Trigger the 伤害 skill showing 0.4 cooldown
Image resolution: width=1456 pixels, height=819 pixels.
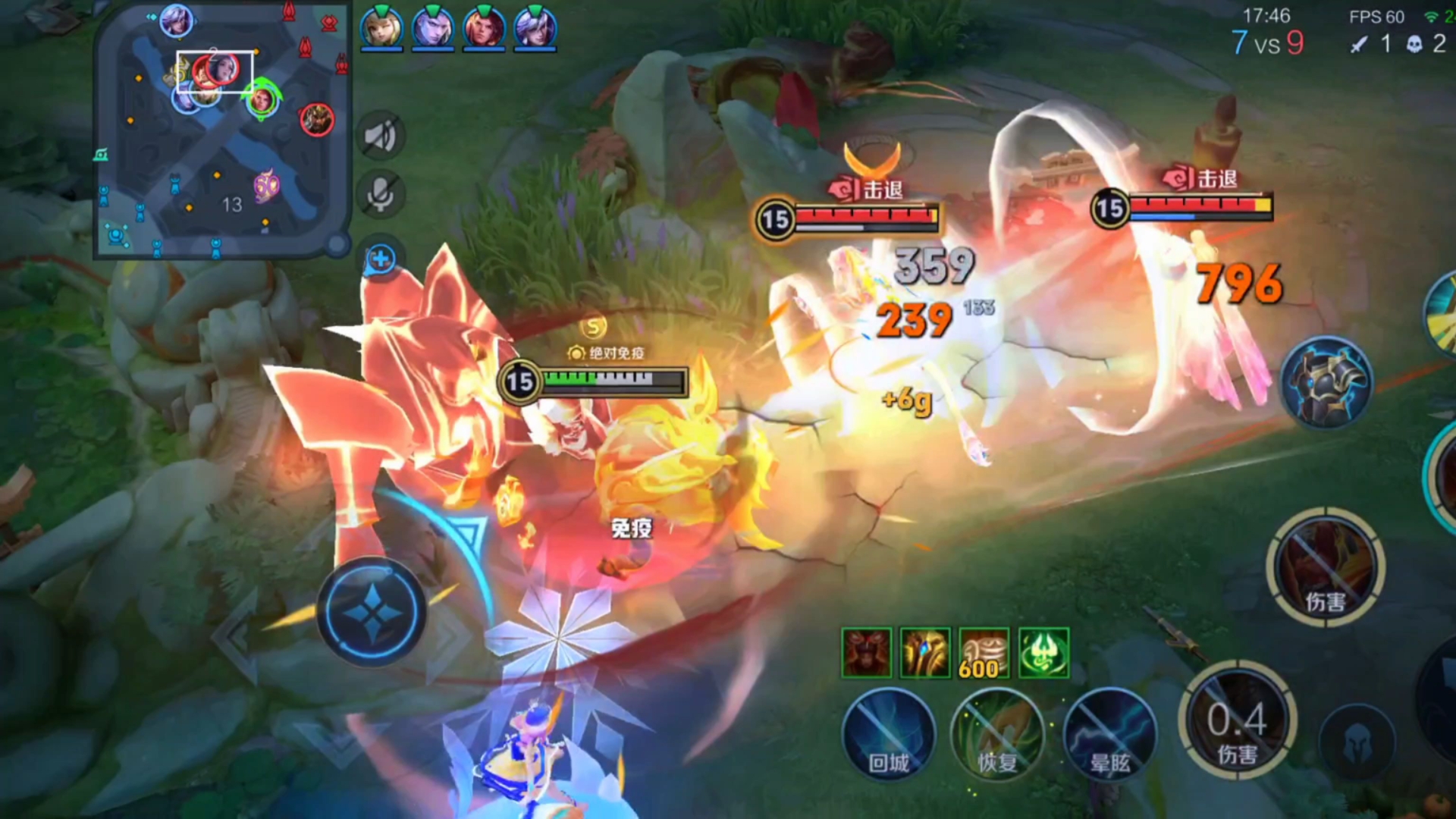[1238, 720]
